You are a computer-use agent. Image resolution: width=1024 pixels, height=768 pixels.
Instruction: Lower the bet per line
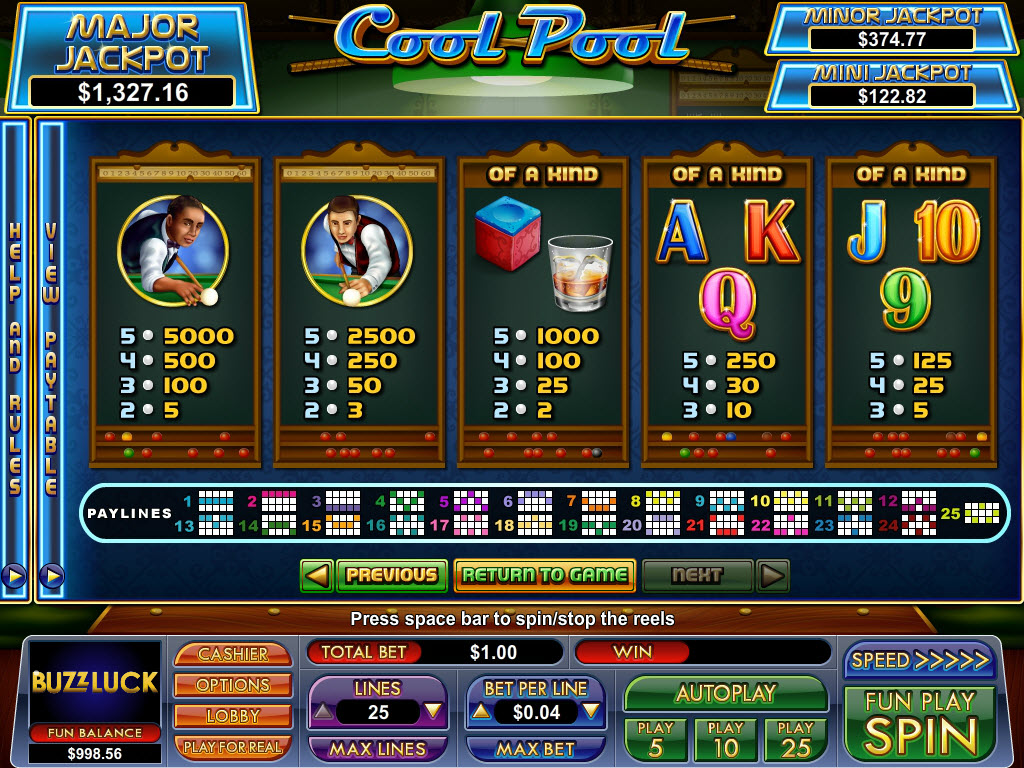pos(592,712)
